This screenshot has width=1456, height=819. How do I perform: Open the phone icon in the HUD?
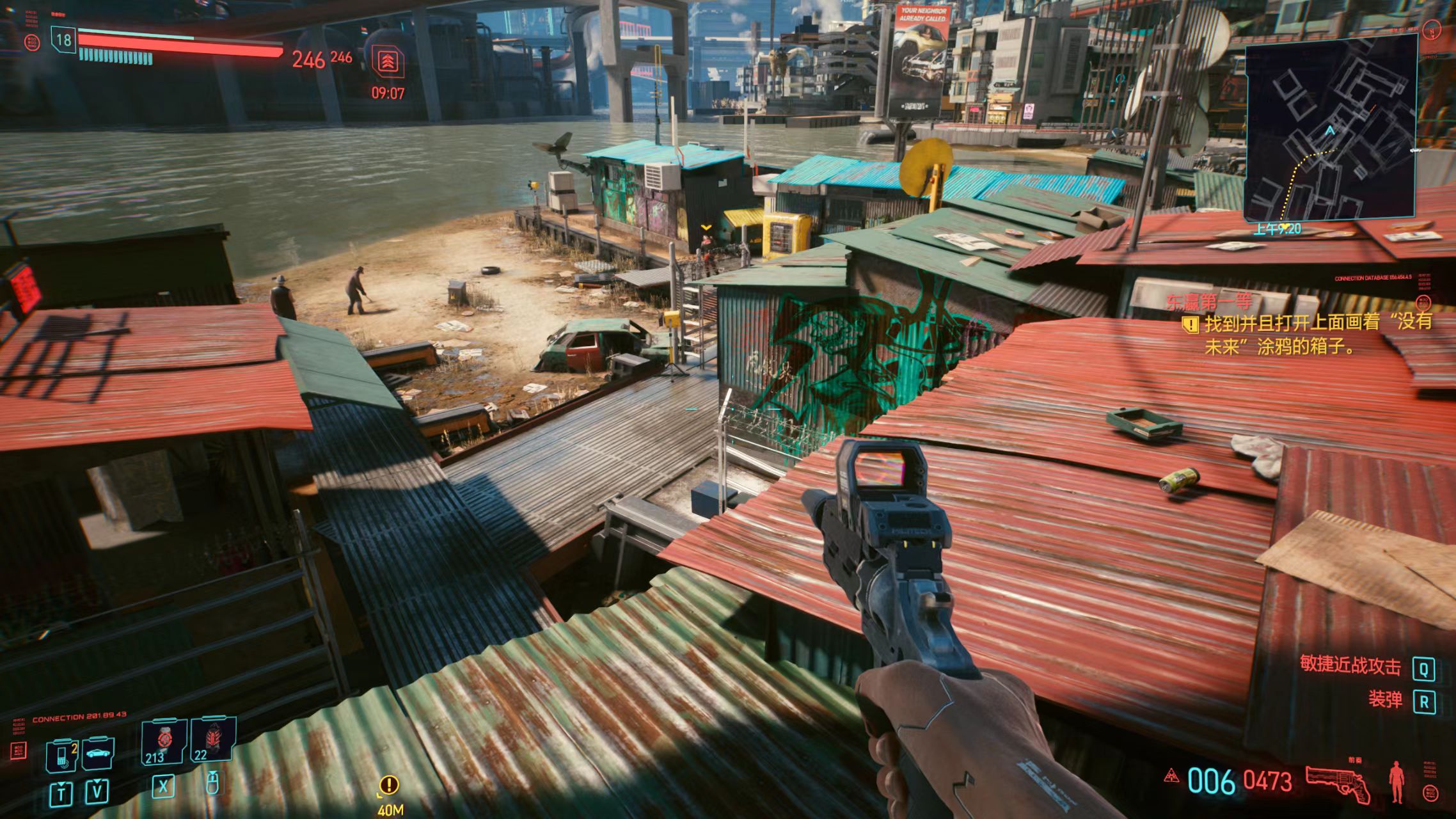tap(61, 754)
